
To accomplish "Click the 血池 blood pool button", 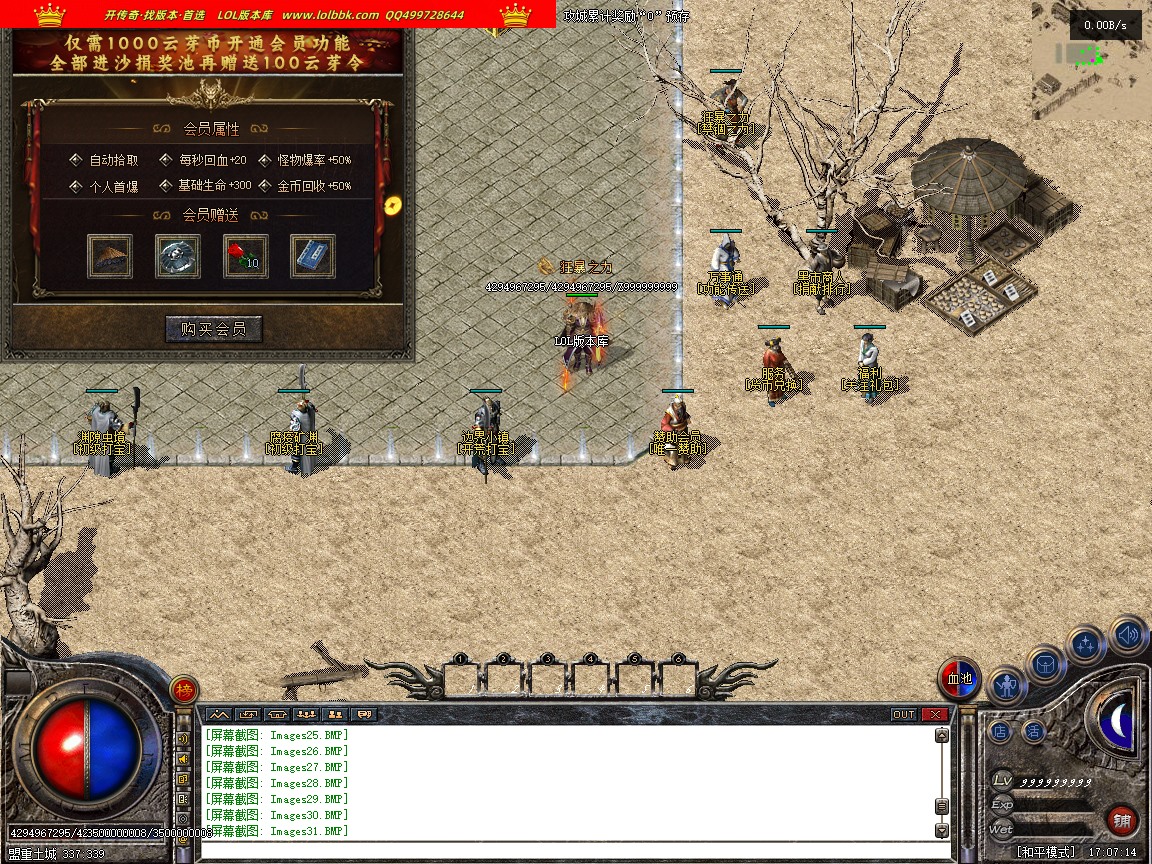I will (959, 679).
